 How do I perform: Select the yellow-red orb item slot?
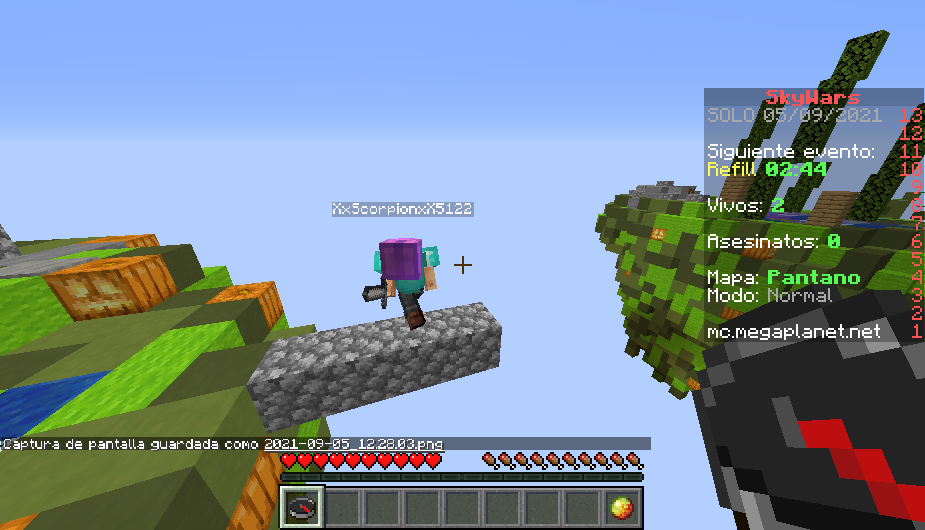tap(624, 507)
